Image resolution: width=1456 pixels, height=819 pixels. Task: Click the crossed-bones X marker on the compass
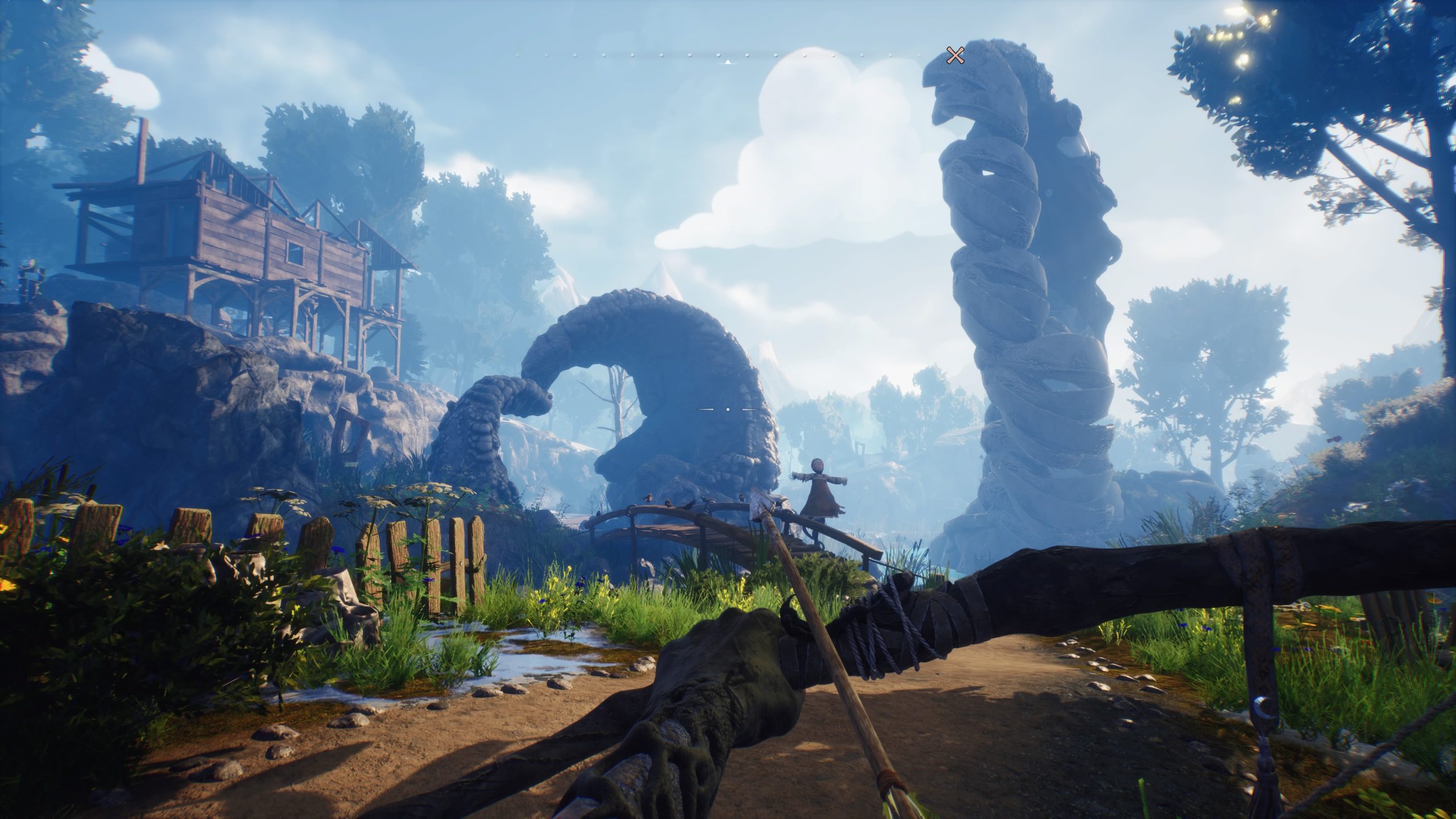[x=955, y=55]
